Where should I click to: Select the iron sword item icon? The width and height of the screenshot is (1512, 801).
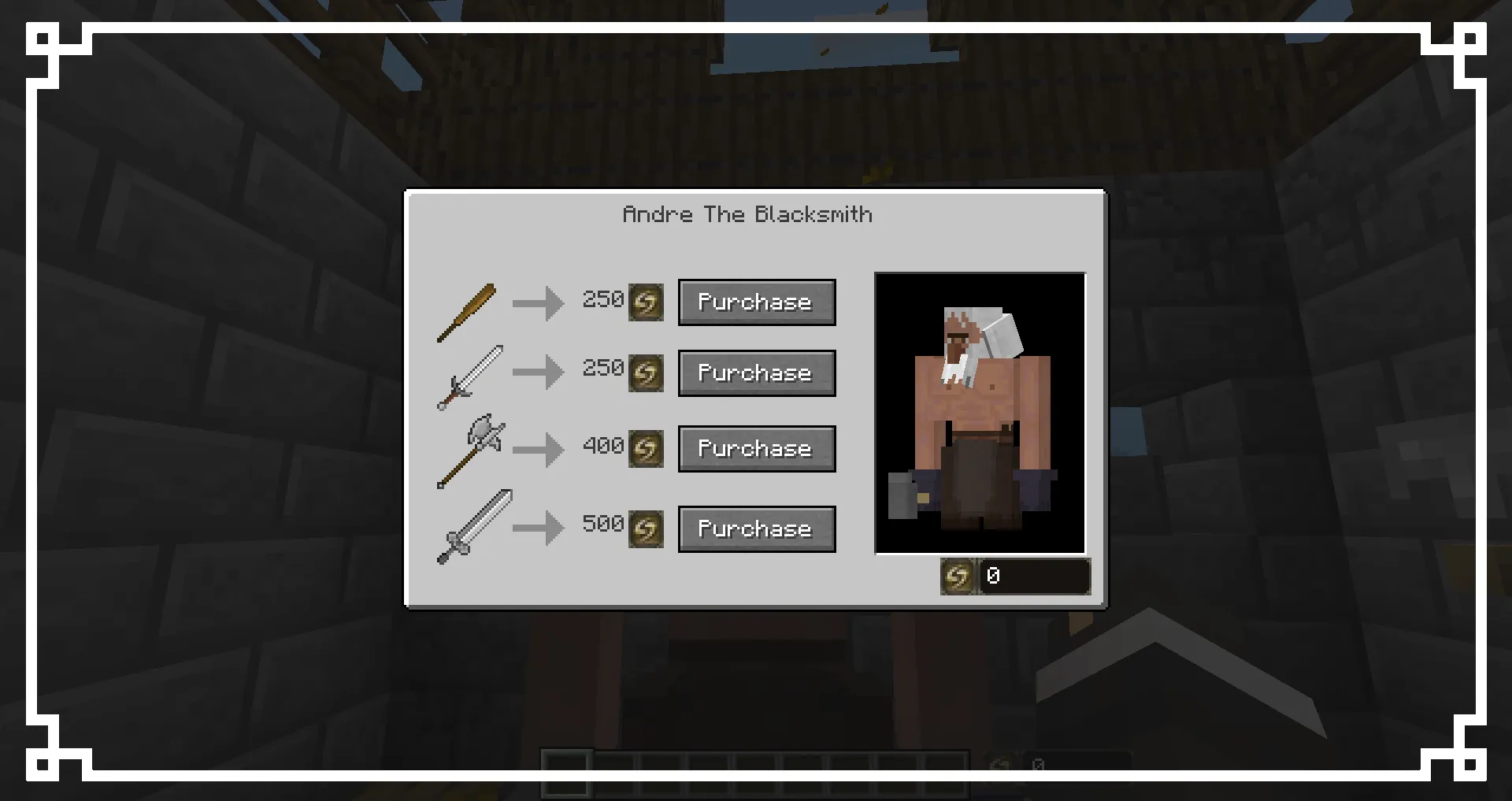point(470,376)
